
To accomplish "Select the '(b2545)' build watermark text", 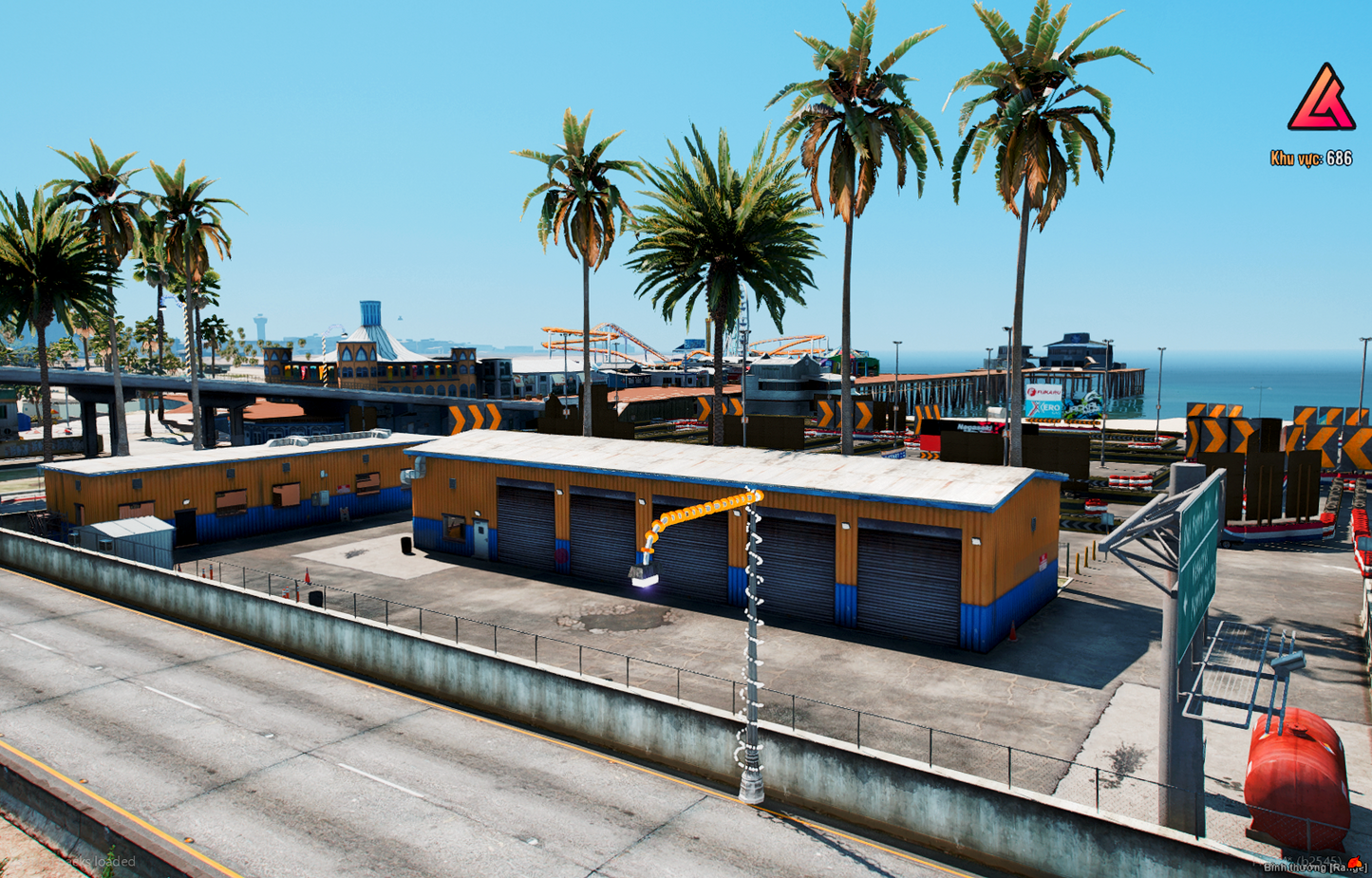I will [x=1318, y=859].
